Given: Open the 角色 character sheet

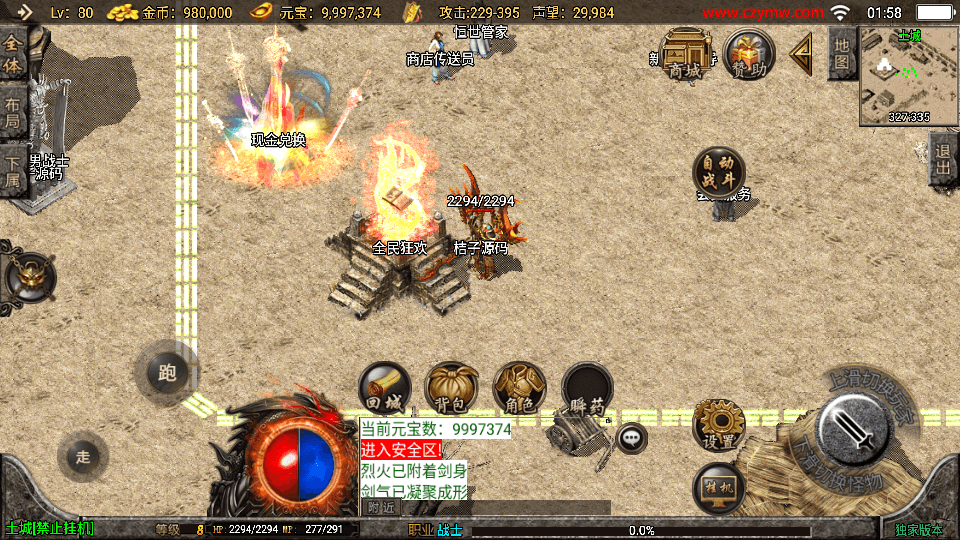Looking at the screenshot, I should (x=519, y=389).
